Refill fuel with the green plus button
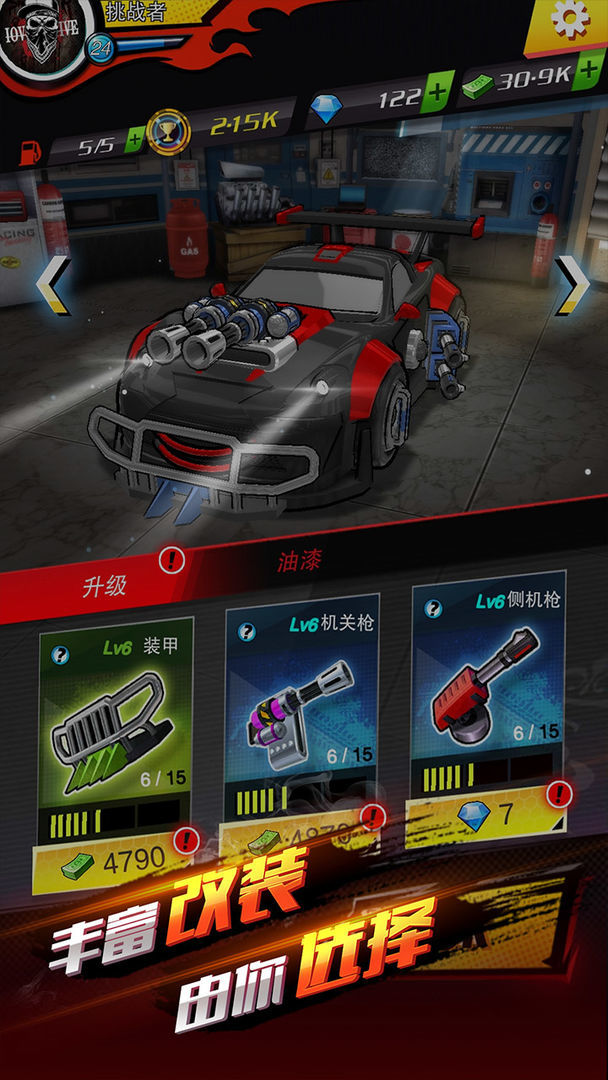The height and width of the screenshot is (1080, 608). [134, 142]
